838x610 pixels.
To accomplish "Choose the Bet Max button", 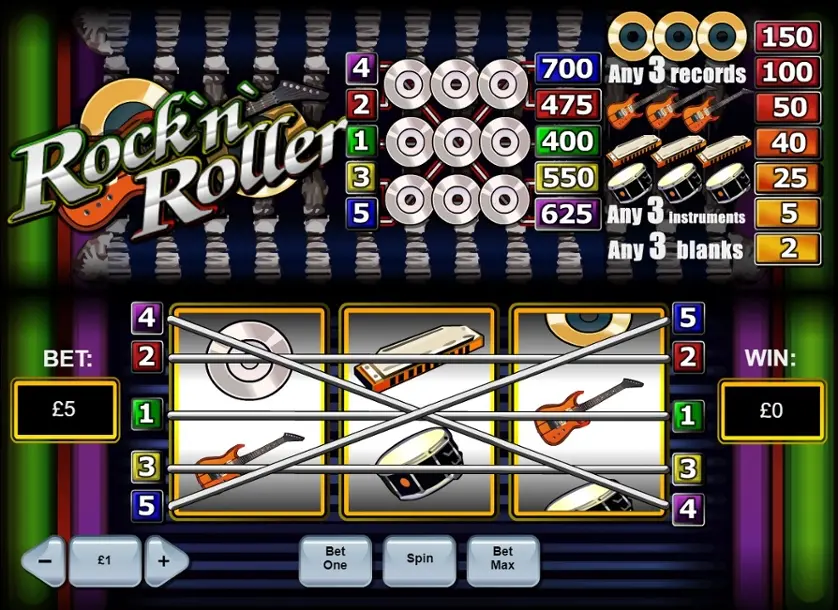I will [x=502, y=559].
